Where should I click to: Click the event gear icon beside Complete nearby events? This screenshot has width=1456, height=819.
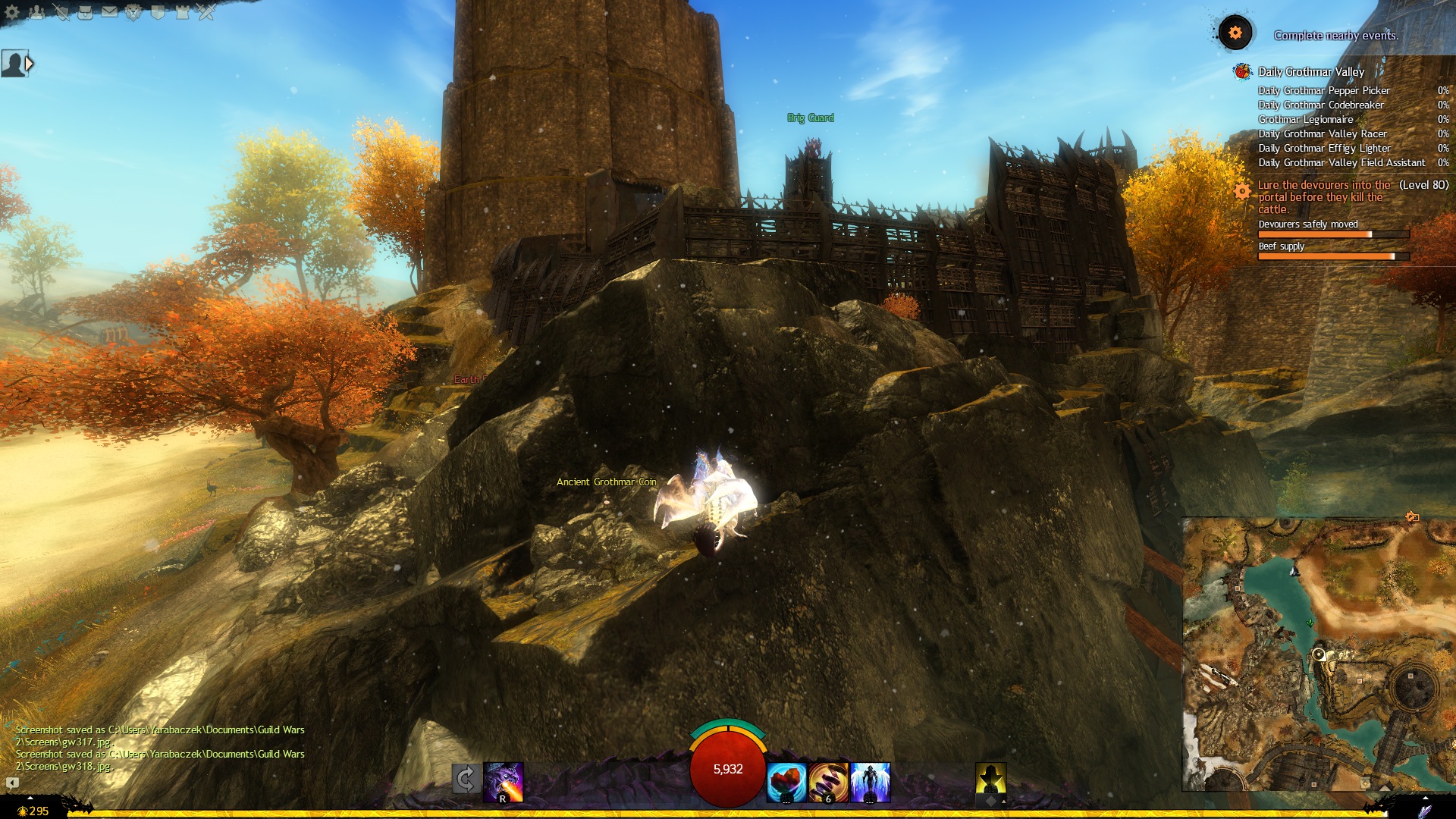[1235, 33]
